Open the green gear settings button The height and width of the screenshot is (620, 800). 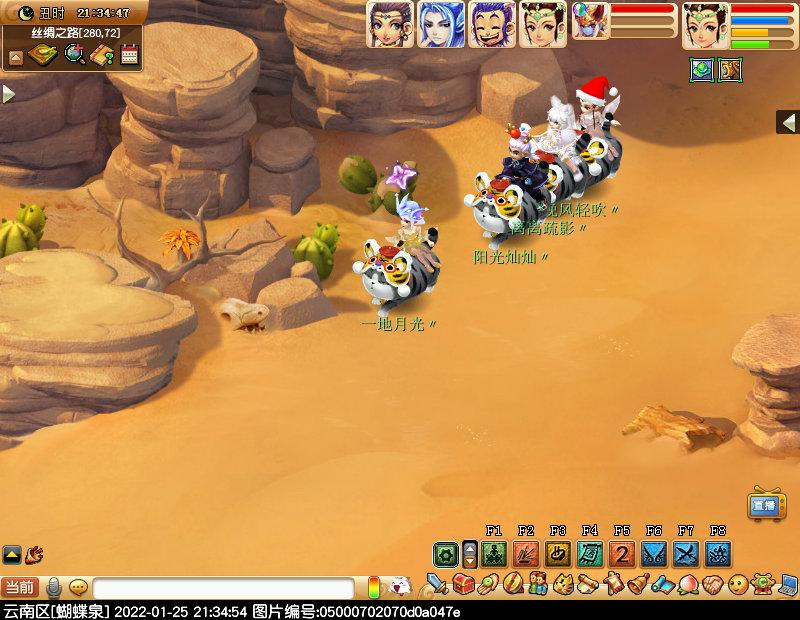pos(446,553)
